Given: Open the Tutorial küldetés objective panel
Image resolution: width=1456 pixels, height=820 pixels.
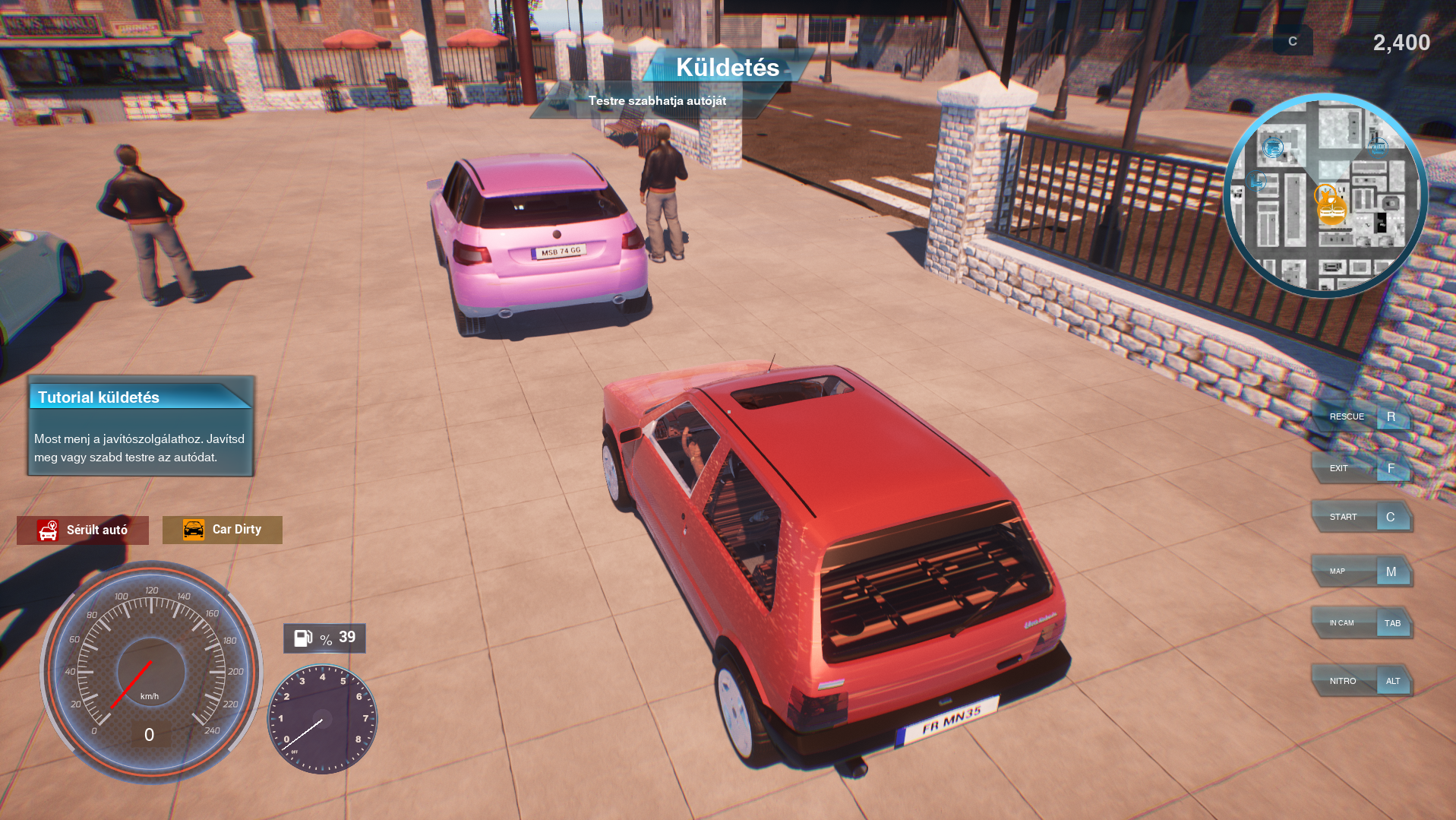Looking at the screenshot, I should click(141, 426).
